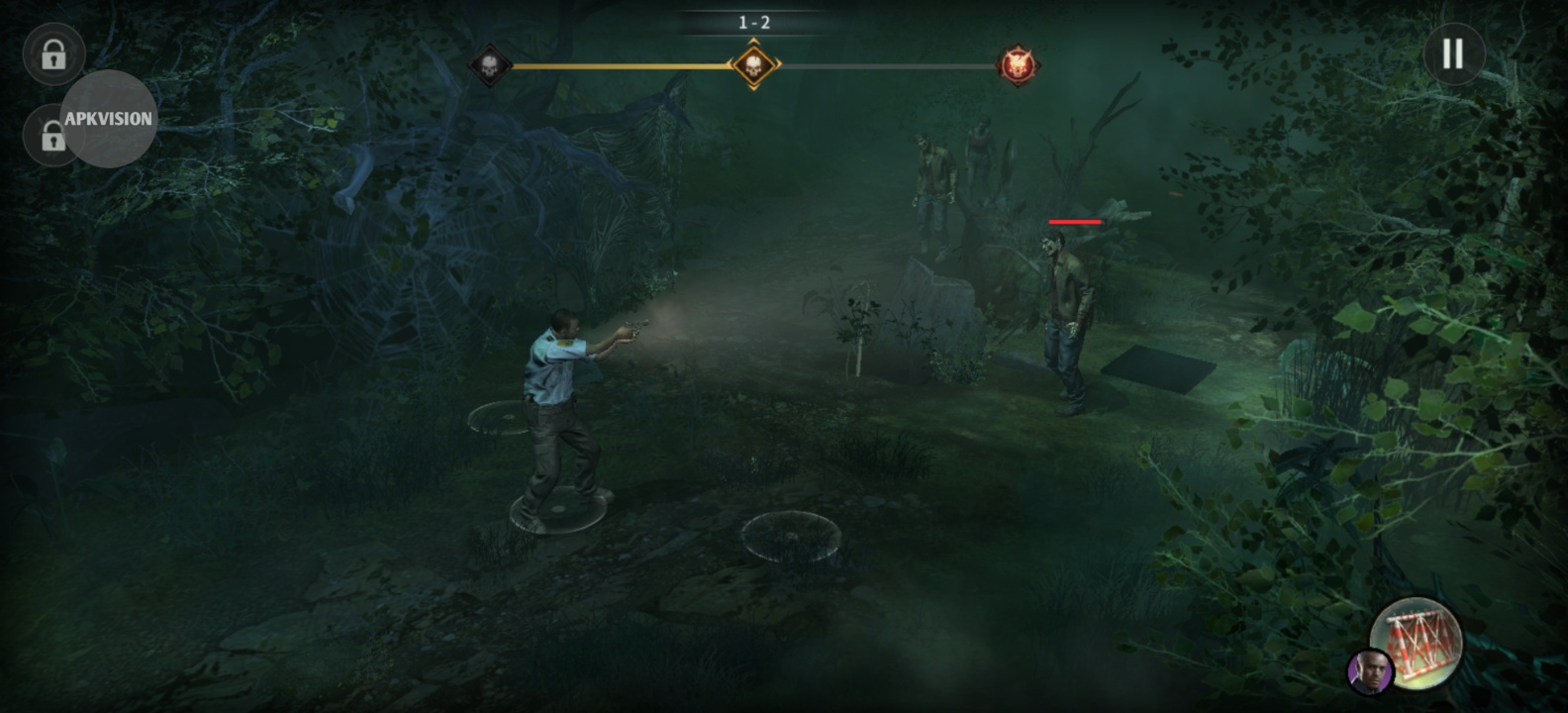1568x713 pixels.
Task: Select the hero portrait beside the skill
Action: (1370, 671)
